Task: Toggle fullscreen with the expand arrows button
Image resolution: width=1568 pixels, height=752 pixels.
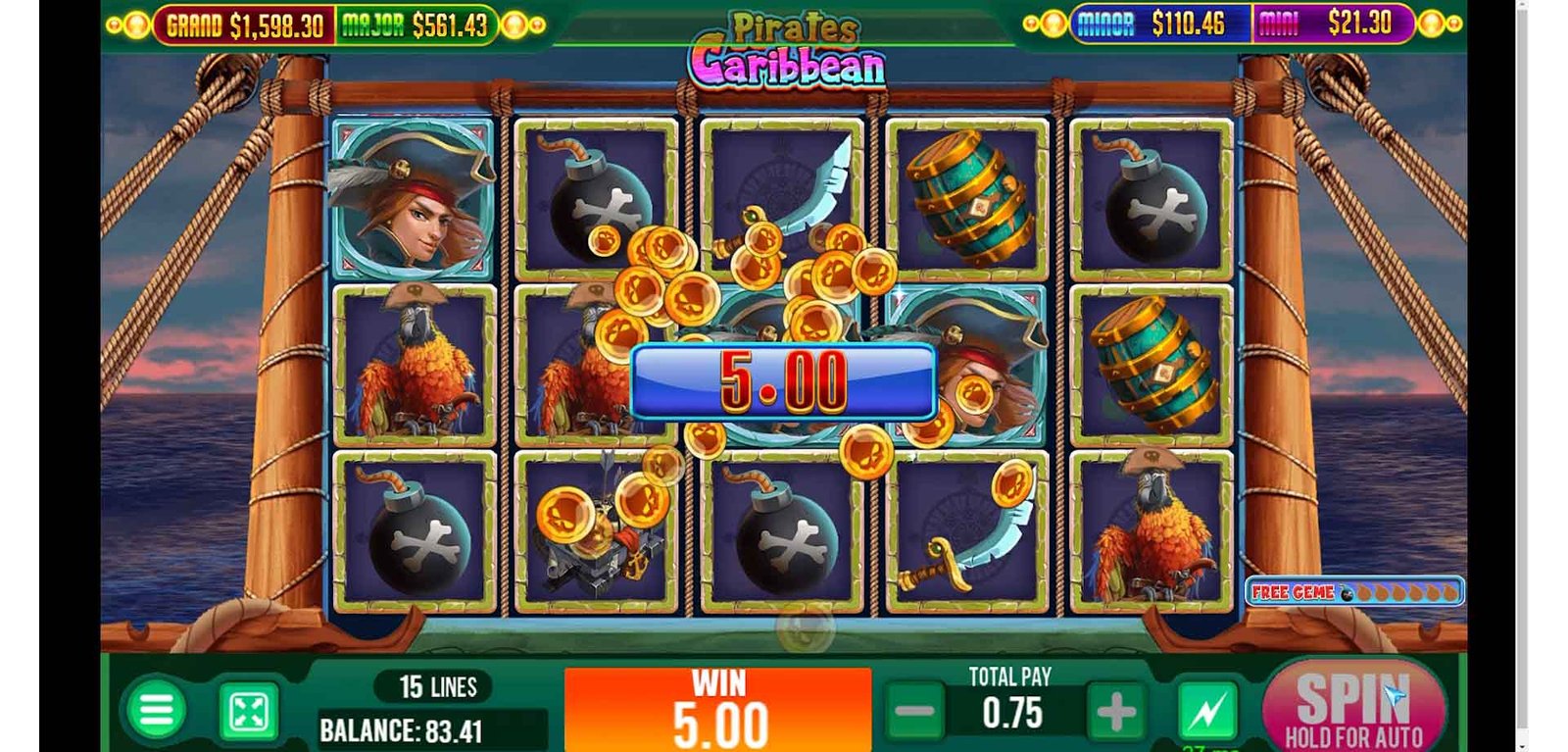Action: tap(249, 712)
